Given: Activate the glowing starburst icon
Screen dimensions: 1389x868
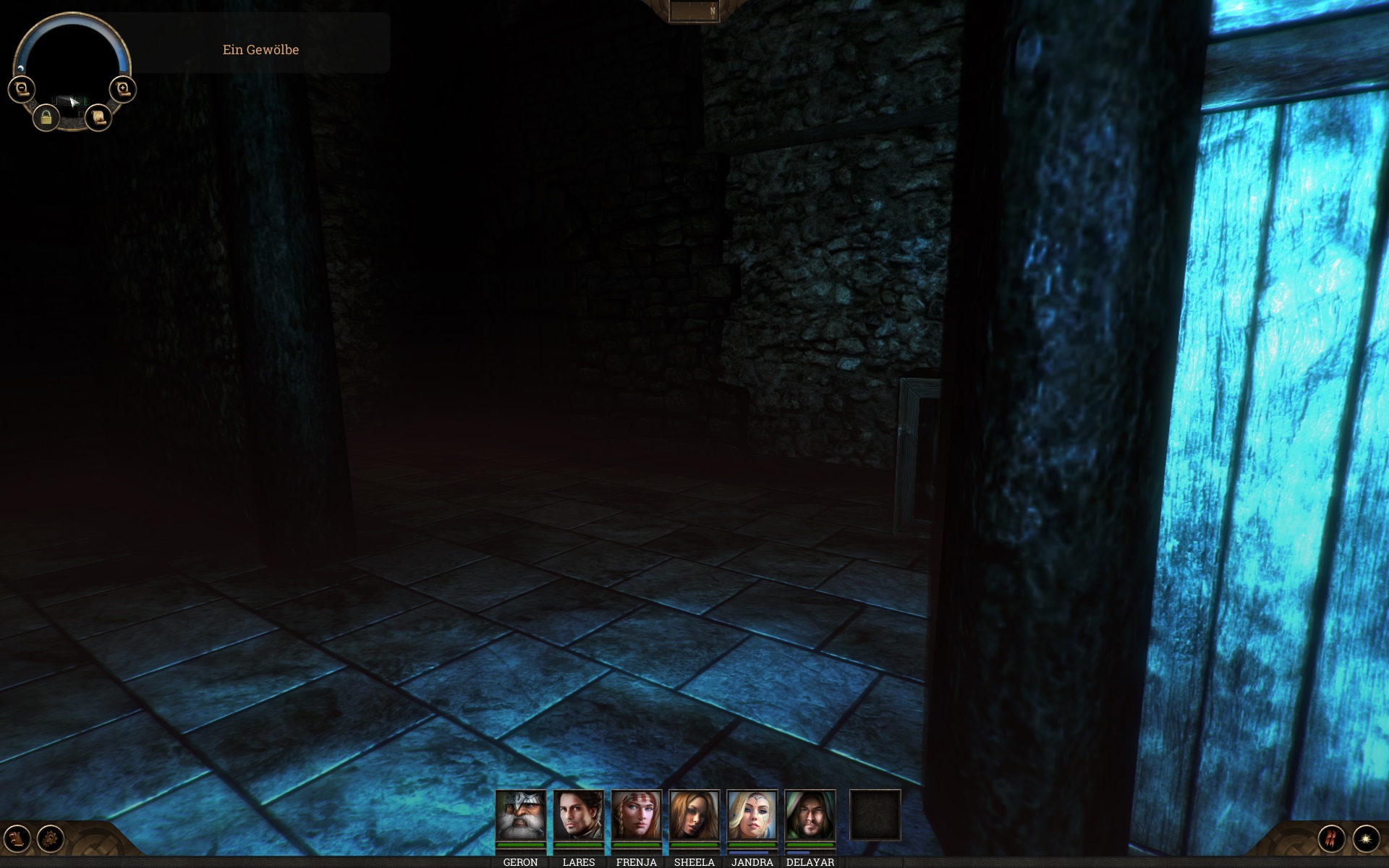Looking at the screenshot, I should pyautogui.click(x=1366, y=838).
